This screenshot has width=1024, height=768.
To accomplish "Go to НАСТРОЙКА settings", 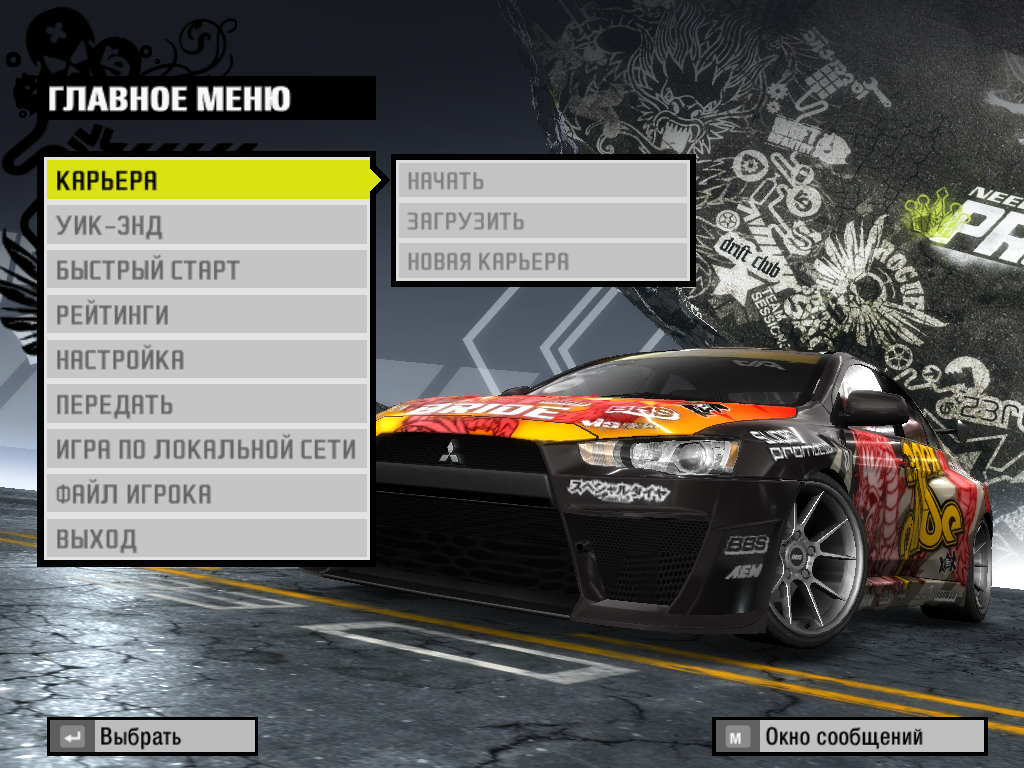I will (x=207, y=360).
